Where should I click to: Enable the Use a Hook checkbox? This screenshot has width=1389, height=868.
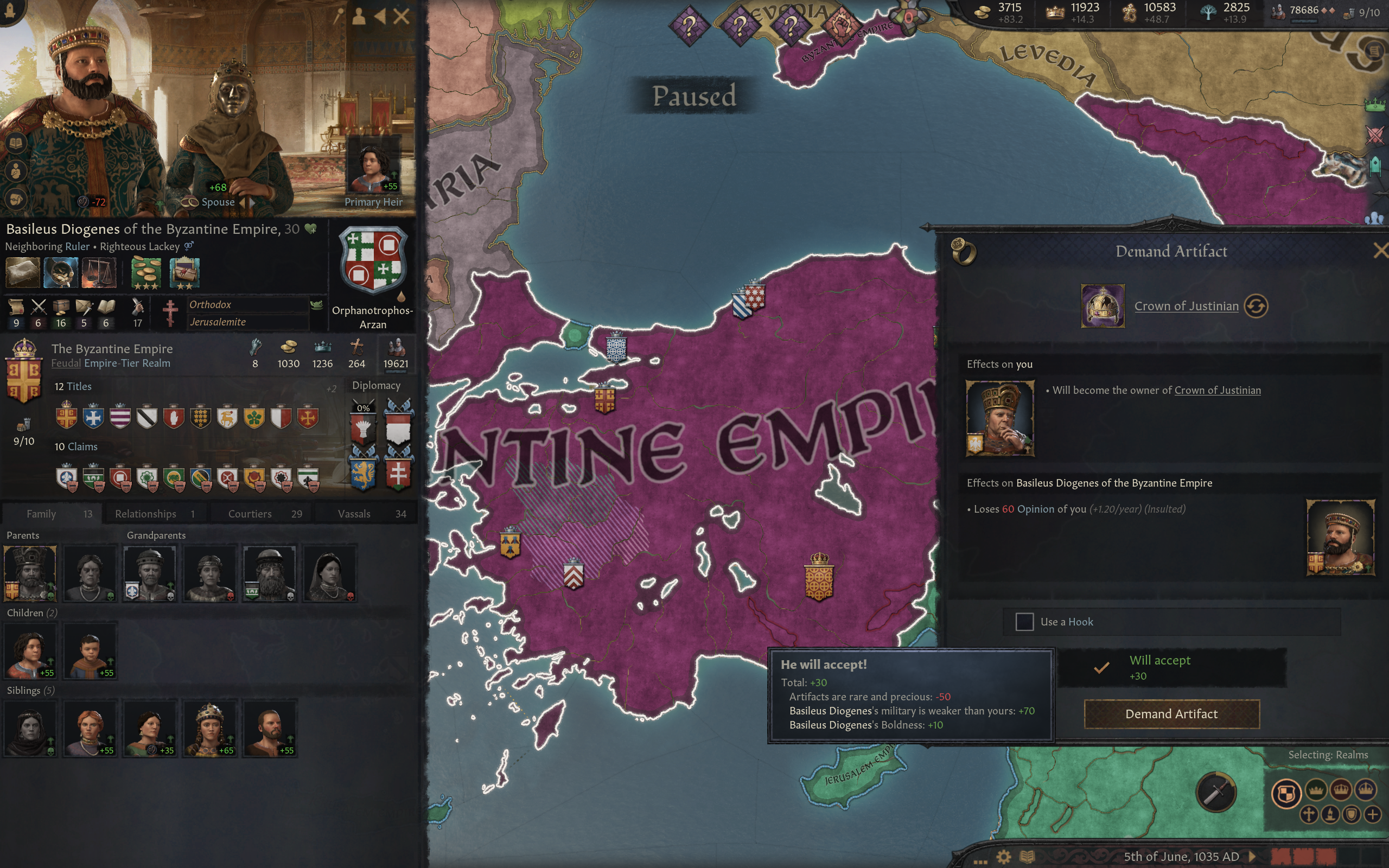coord(1025,622)
